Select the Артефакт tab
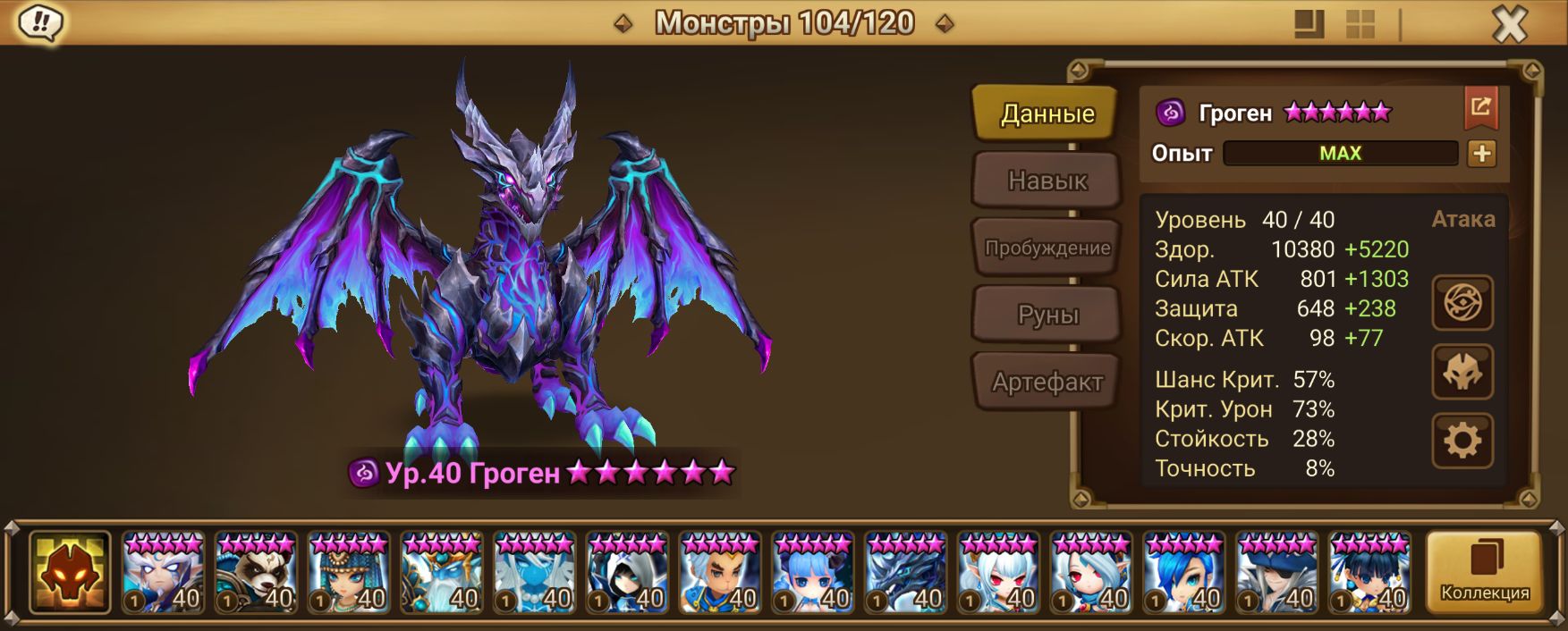Viewport: 1568px width, 631px height. 1047,383
